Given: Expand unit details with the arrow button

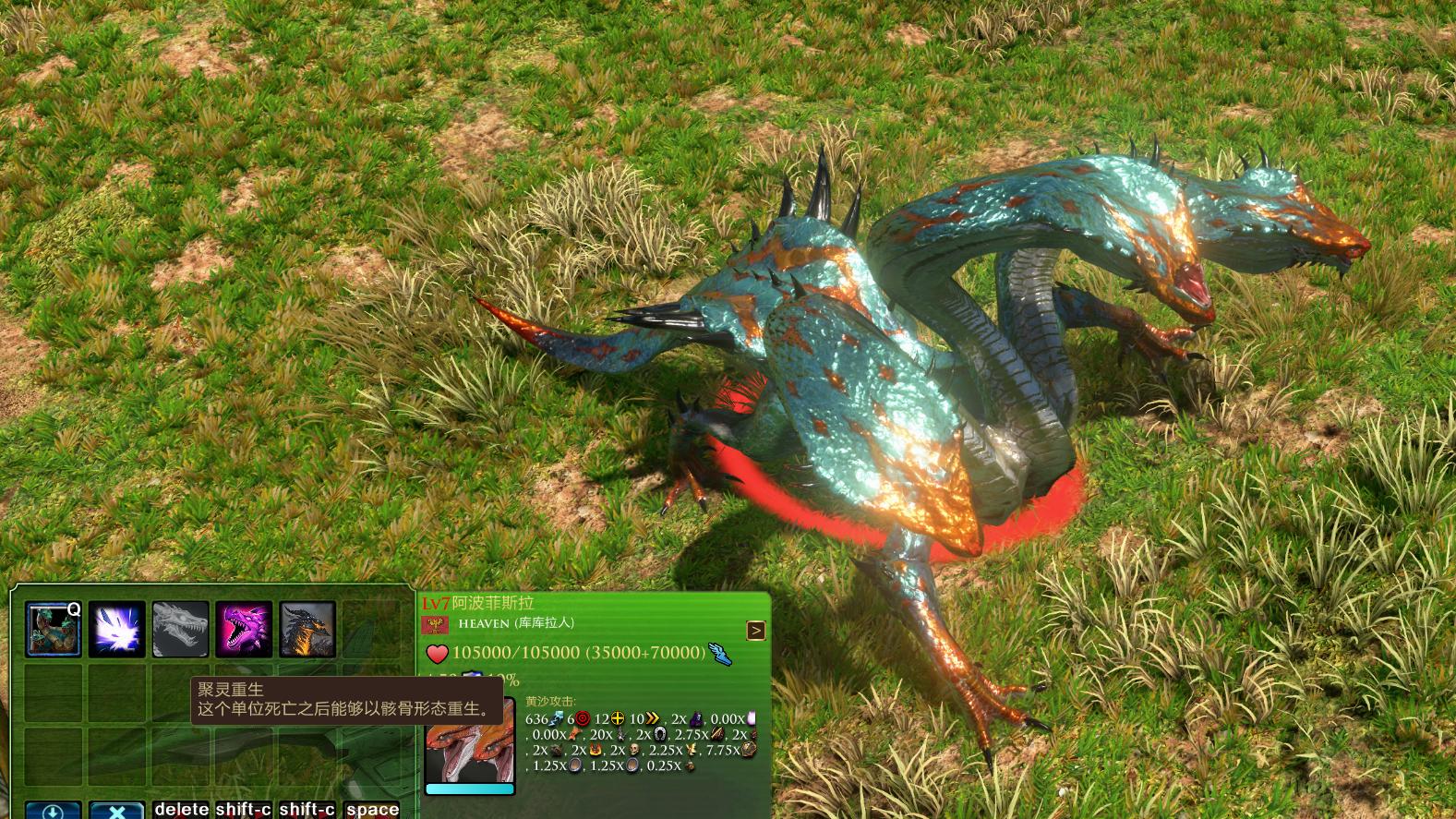Looking at the screenshot, I should point(755,631).
